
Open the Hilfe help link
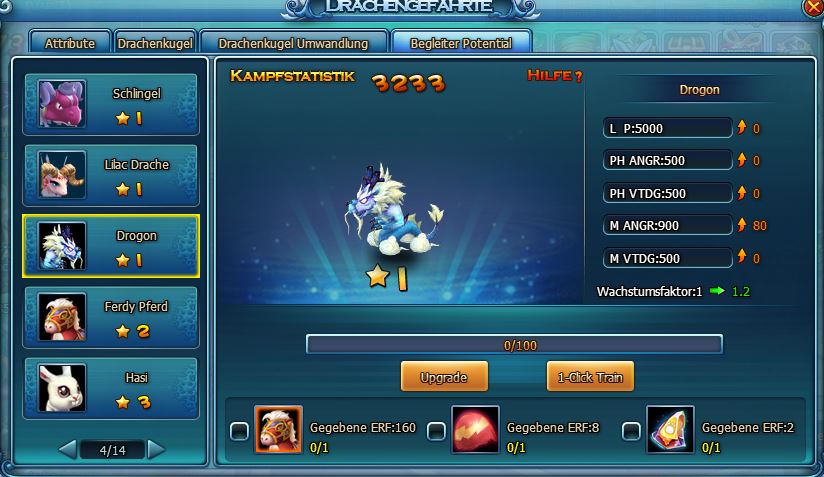[554, 77]
